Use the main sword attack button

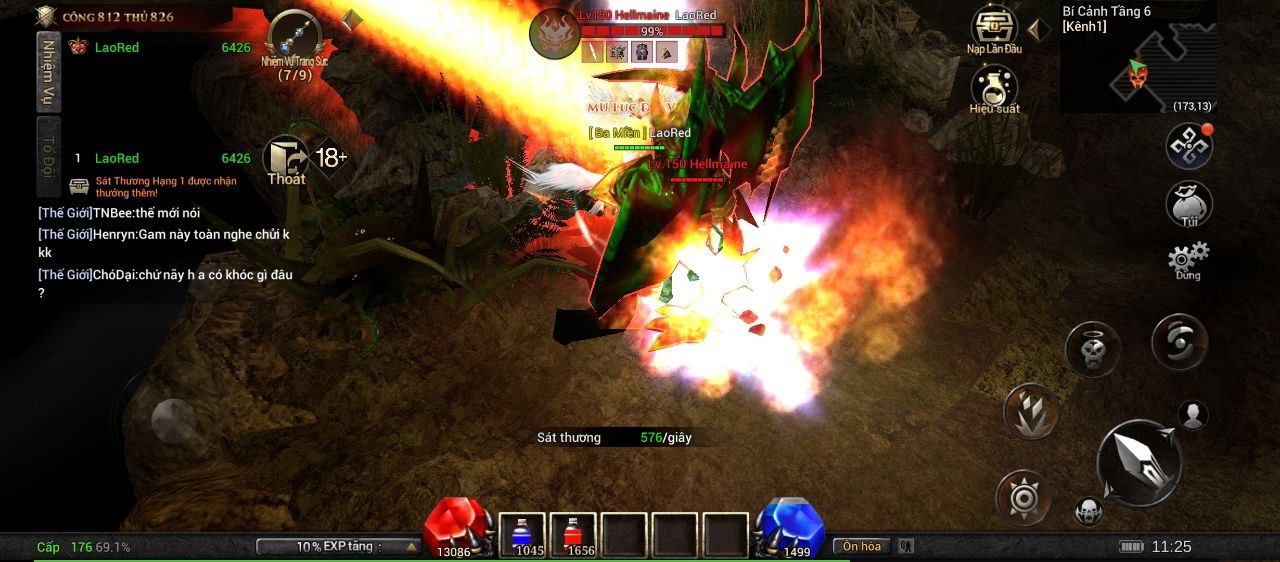[1139, 462]
